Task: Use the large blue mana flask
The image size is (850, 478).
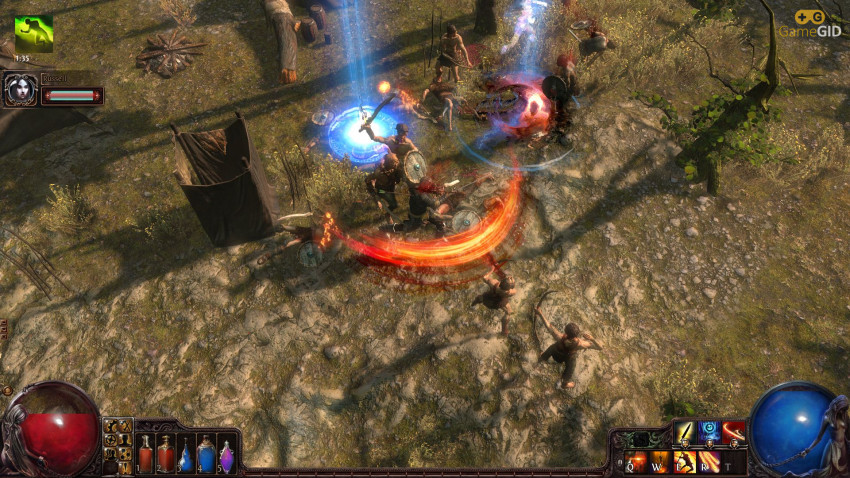Action: [206, 454]
